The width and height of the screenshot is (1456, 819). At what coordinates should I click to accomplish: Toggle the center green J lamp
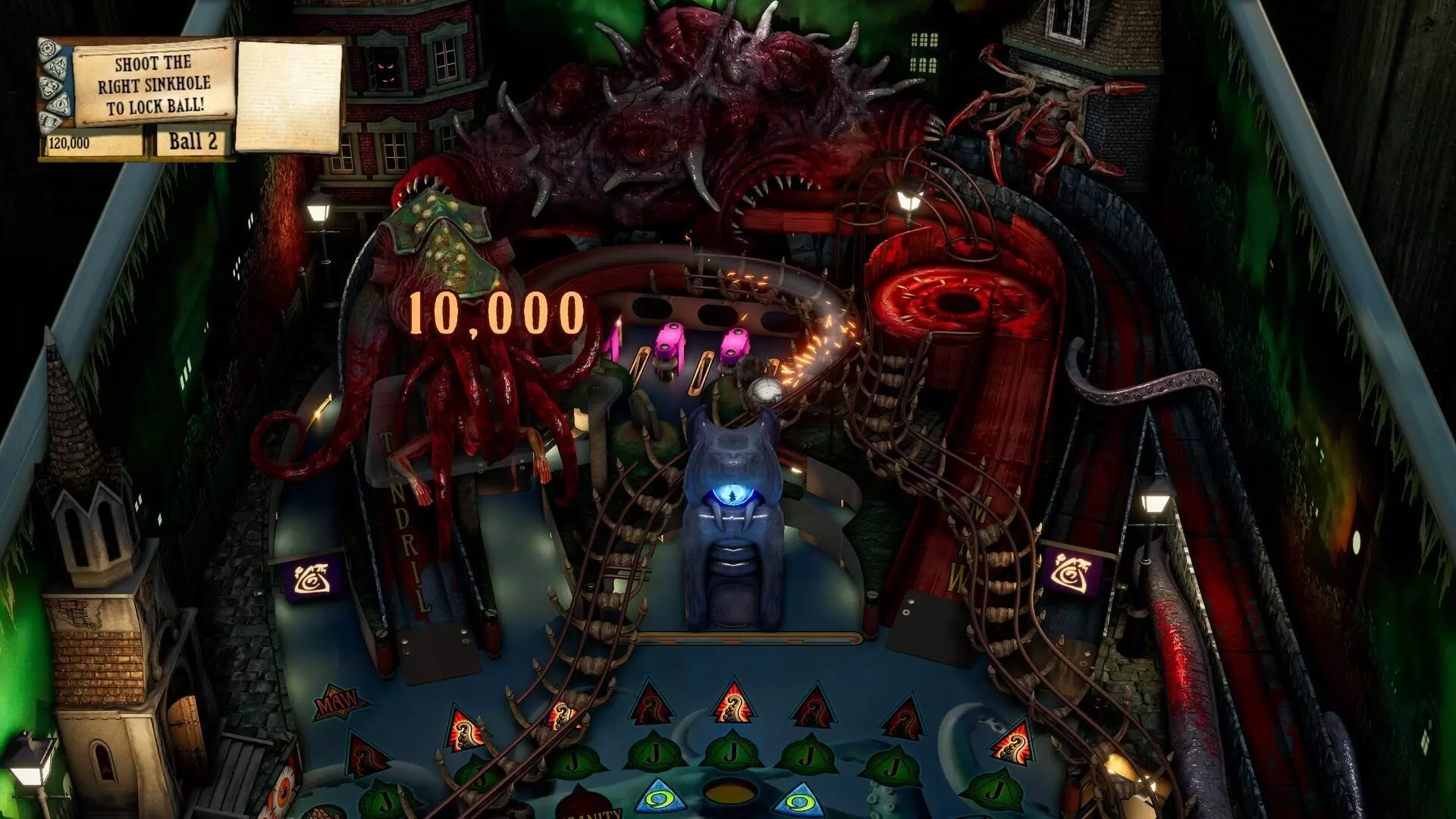(x=733, y=751)
